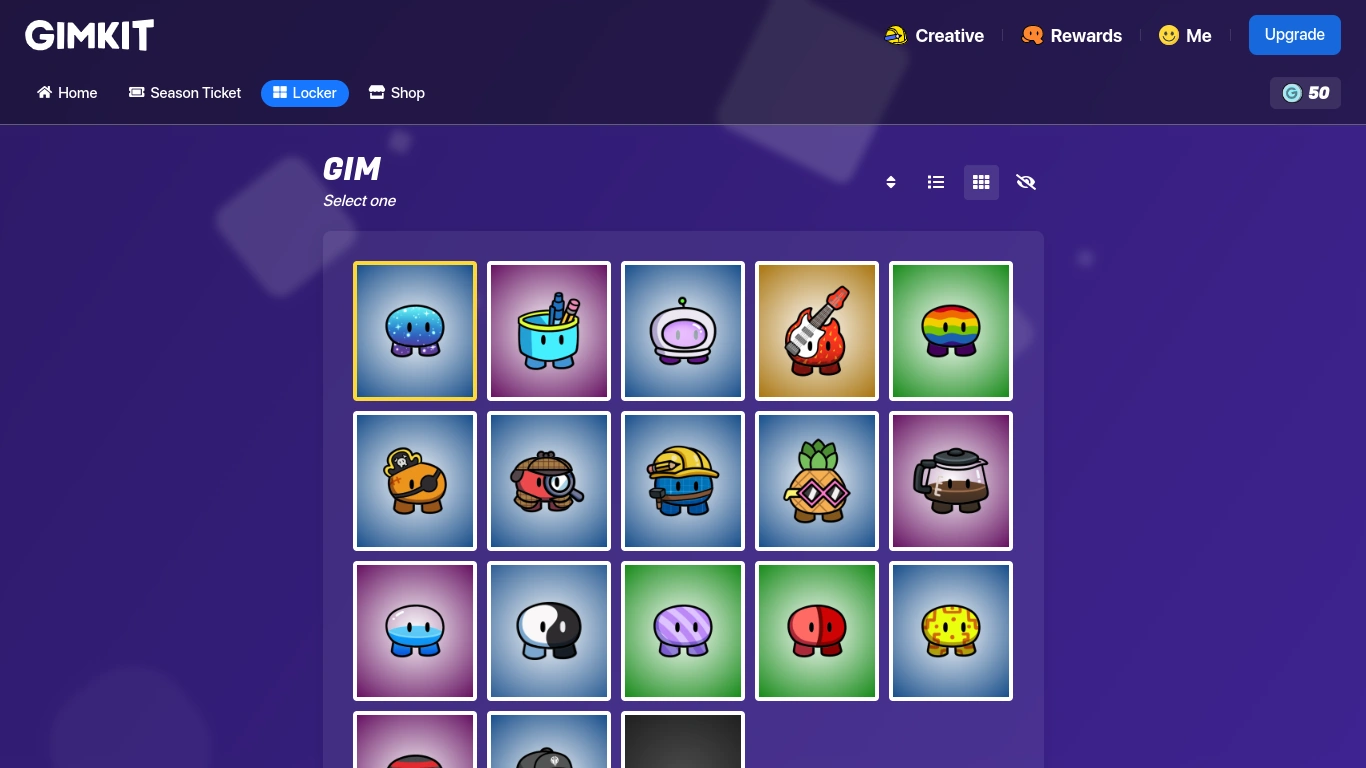Select the Astronaut gim skin
Screen dimensions: 1366x768
coord(683,330)
